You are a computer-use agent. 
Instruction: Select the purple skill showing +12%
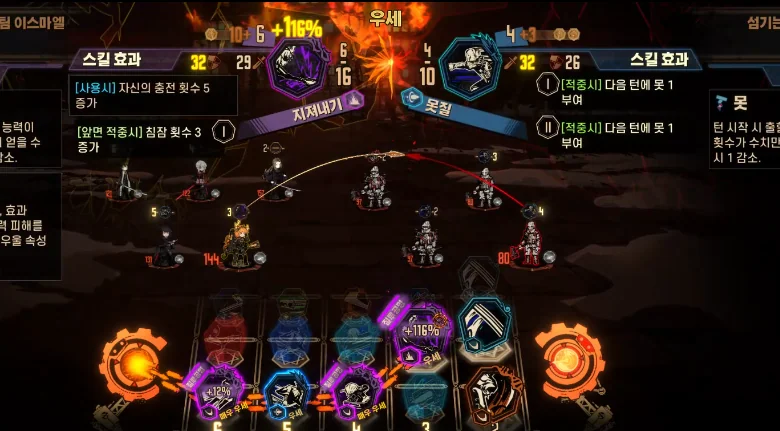[x=219, y=391]
